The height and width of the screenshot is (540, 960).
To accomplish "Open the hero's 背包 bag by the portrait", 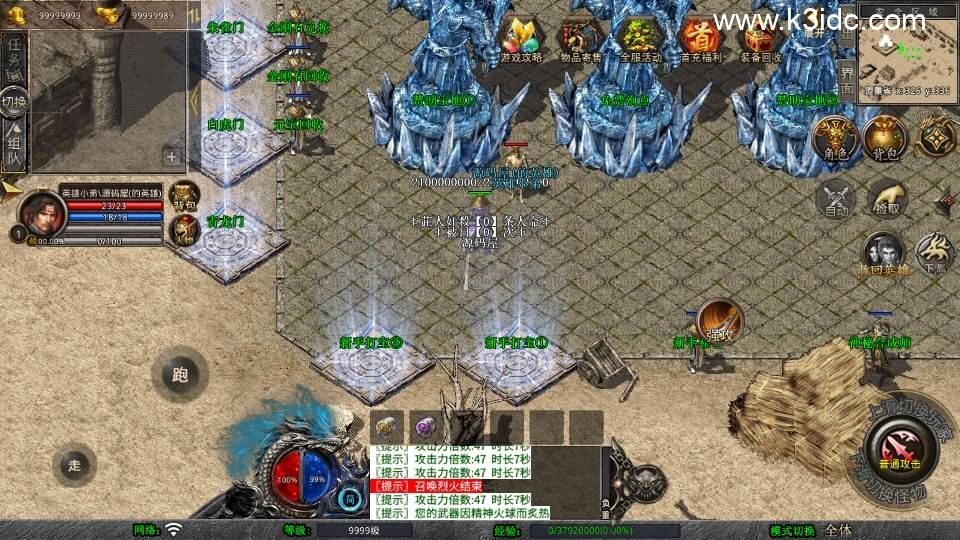I will pyautogui.click(x=184, y=194).
